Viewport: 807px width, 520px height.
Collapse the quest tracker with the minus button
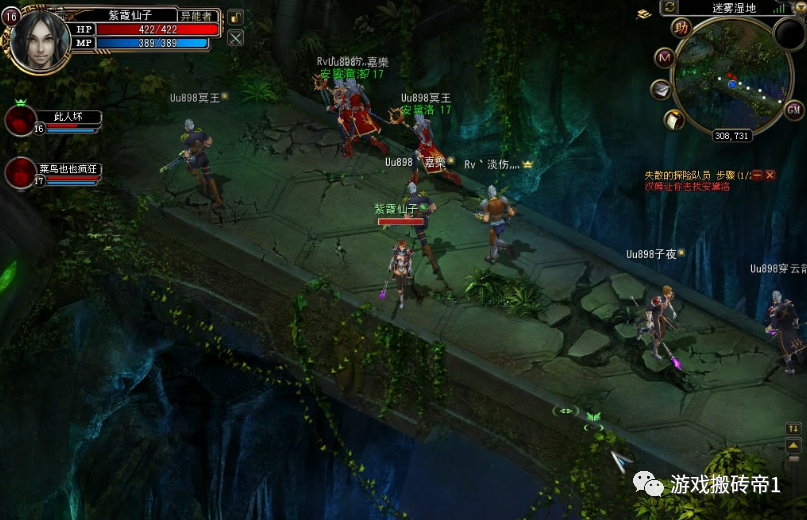pos(757,175)
